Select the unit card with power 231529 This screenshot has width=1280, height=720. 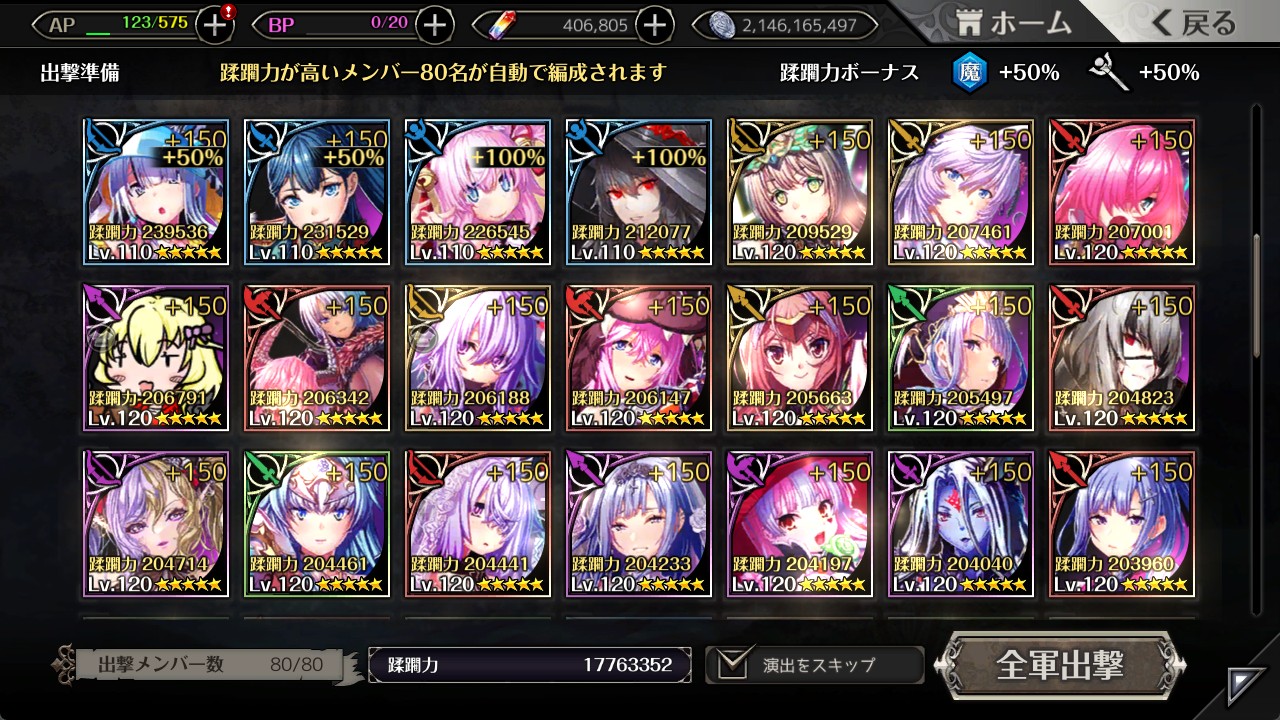(316, 192)
